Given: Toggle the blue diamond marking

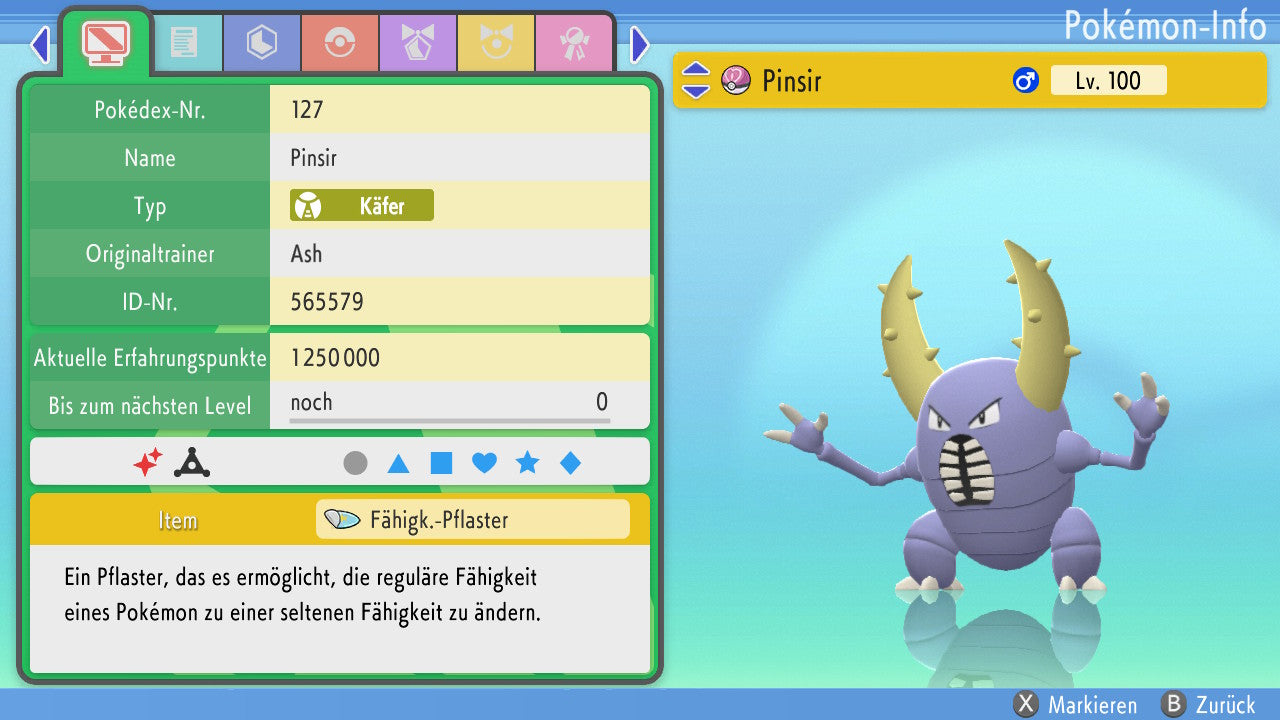Looking at the screenshot, I should [570, 463].
